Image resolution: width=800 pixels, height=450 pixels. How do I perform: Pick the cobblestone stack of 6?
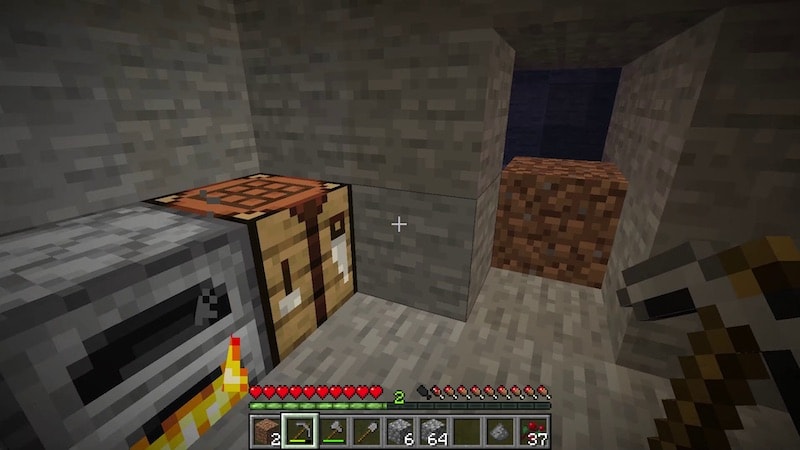pos(399,431)
